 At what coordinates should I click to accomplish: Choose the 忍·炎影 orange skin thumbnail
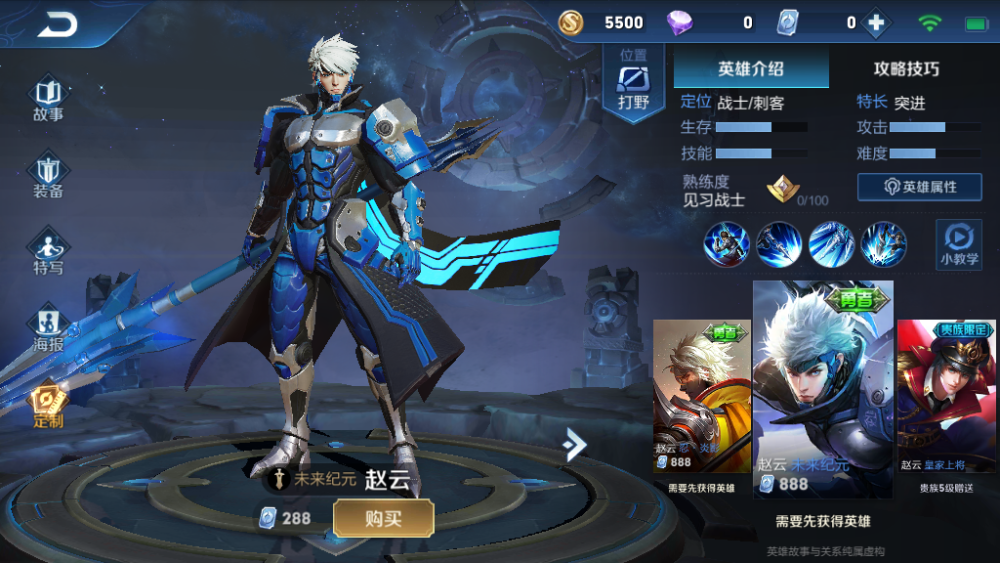701,397
